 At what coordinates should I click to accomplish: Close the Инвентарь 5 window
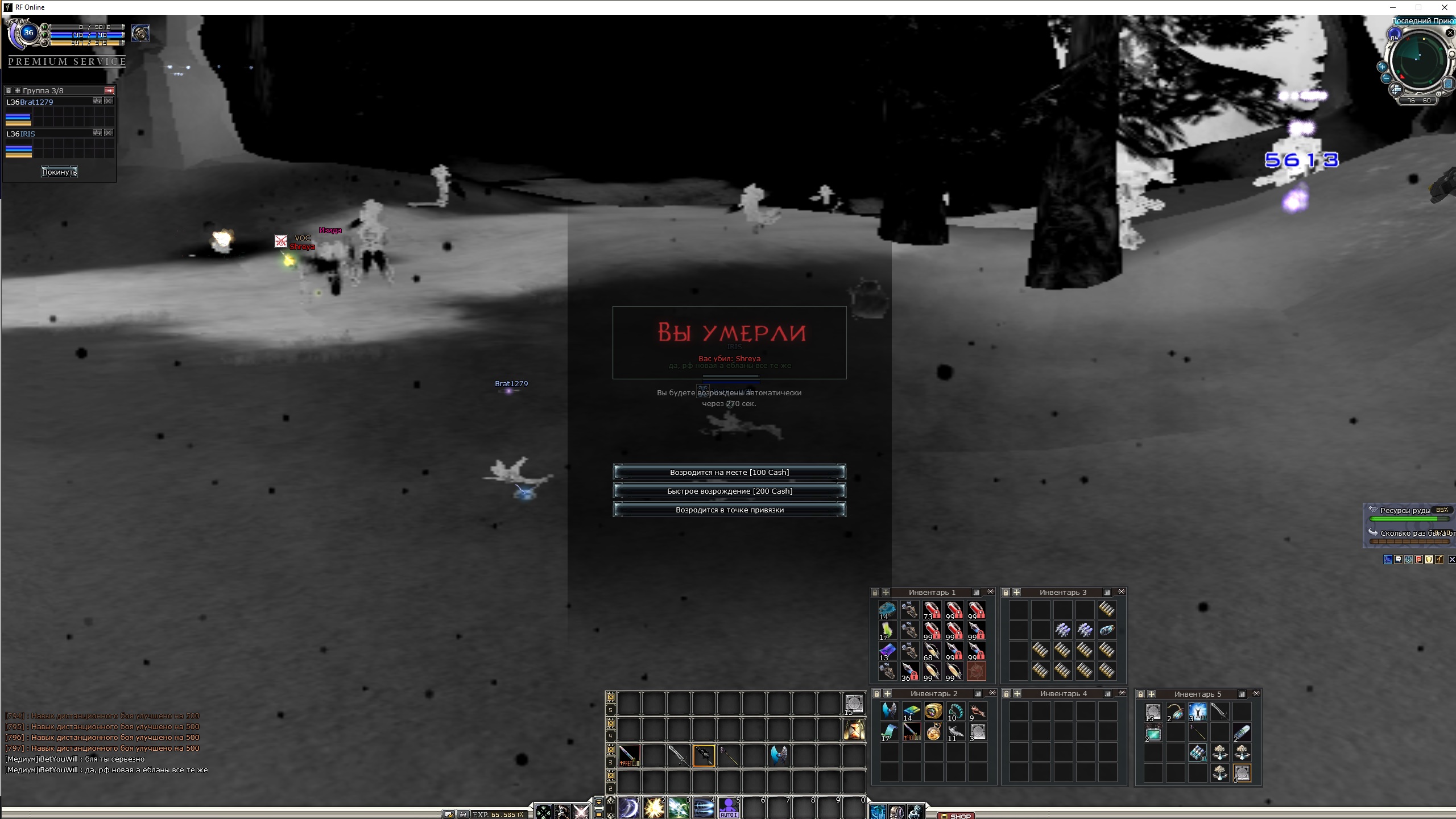[1256, 693]
